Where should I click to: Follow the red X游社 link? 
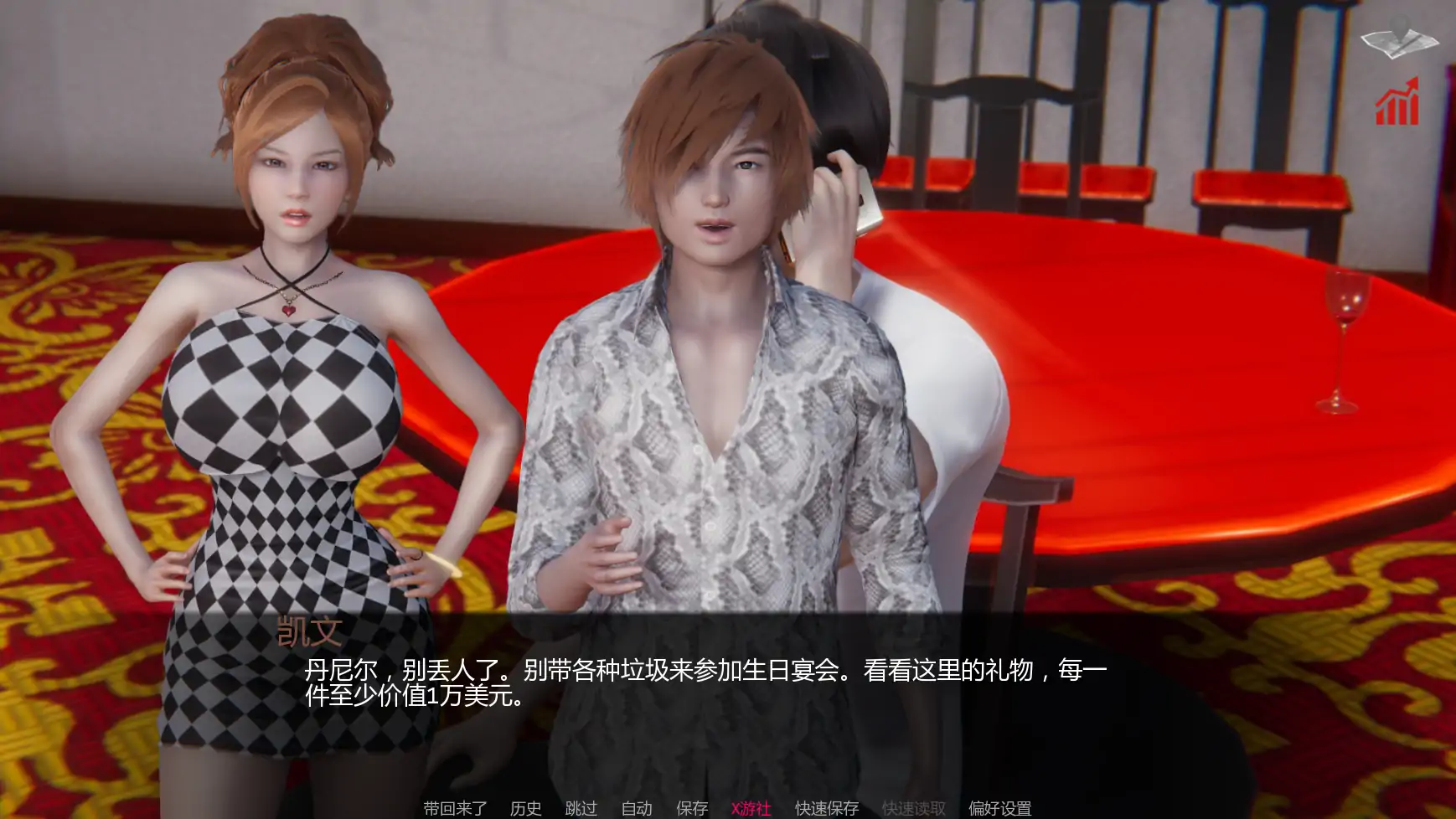pos(749,809)
